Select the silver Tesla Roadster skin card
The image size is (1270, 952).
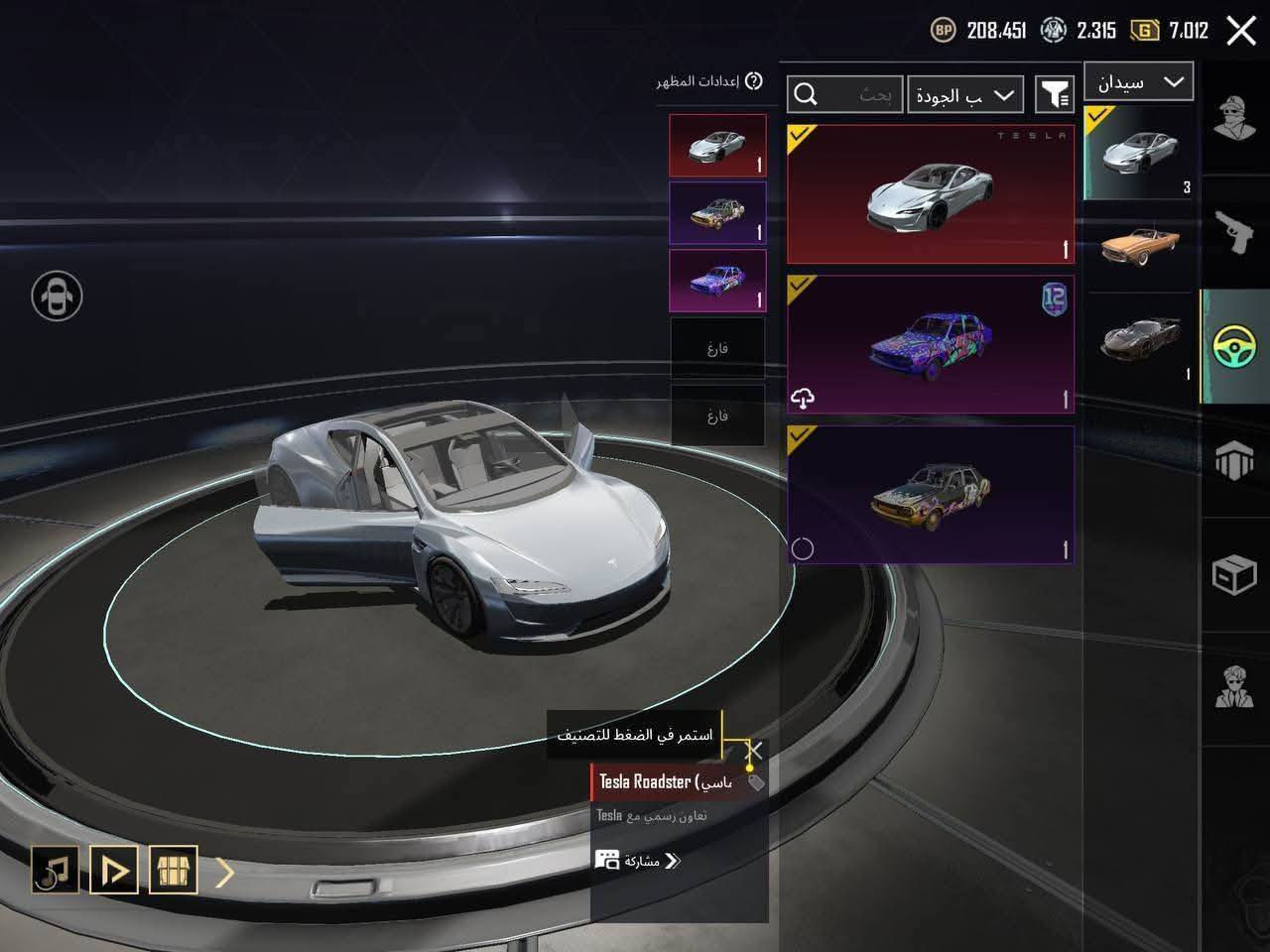click(x=930, y=193)
